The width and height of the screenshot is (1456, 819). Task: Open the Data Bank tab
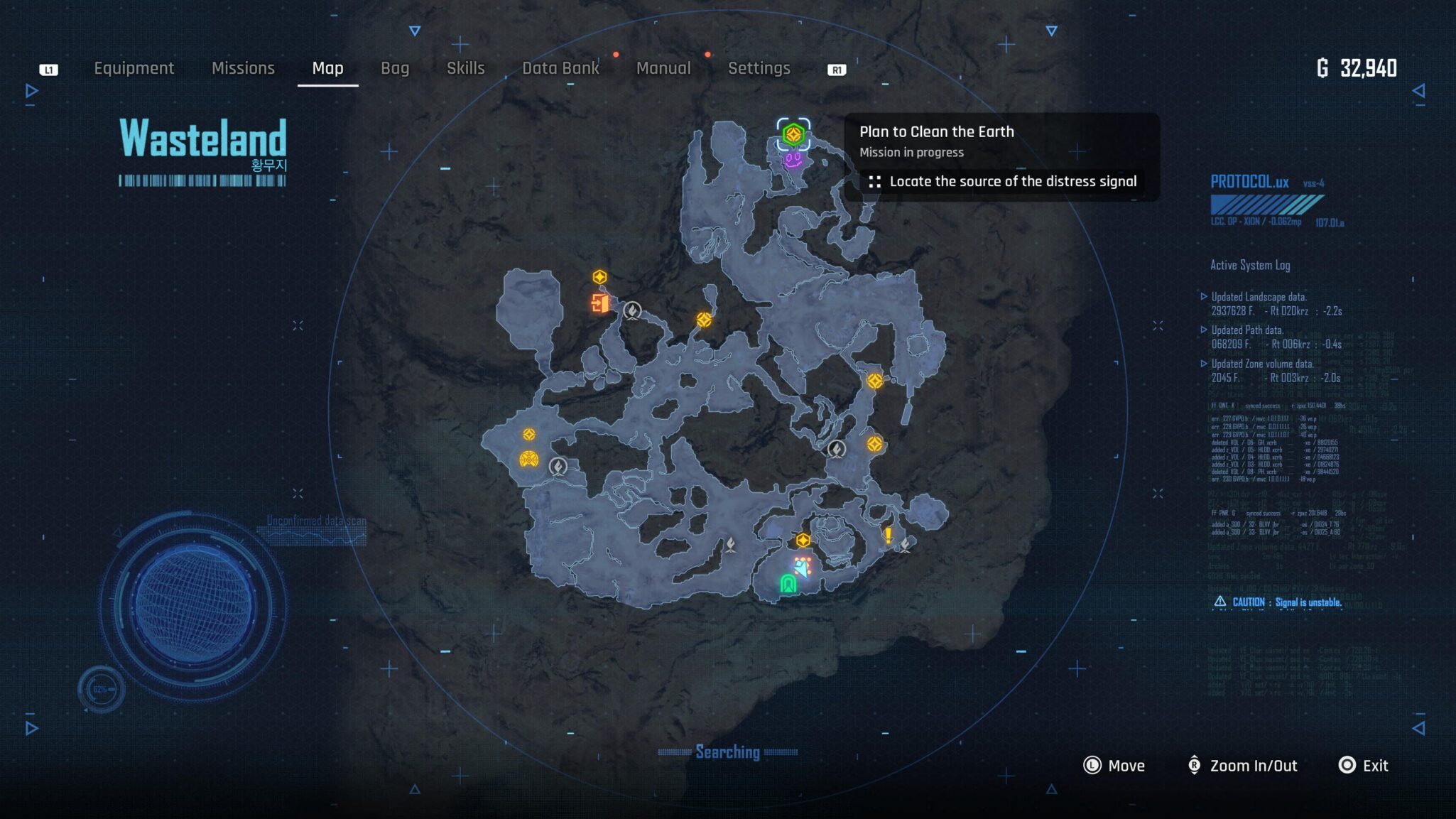560,68
